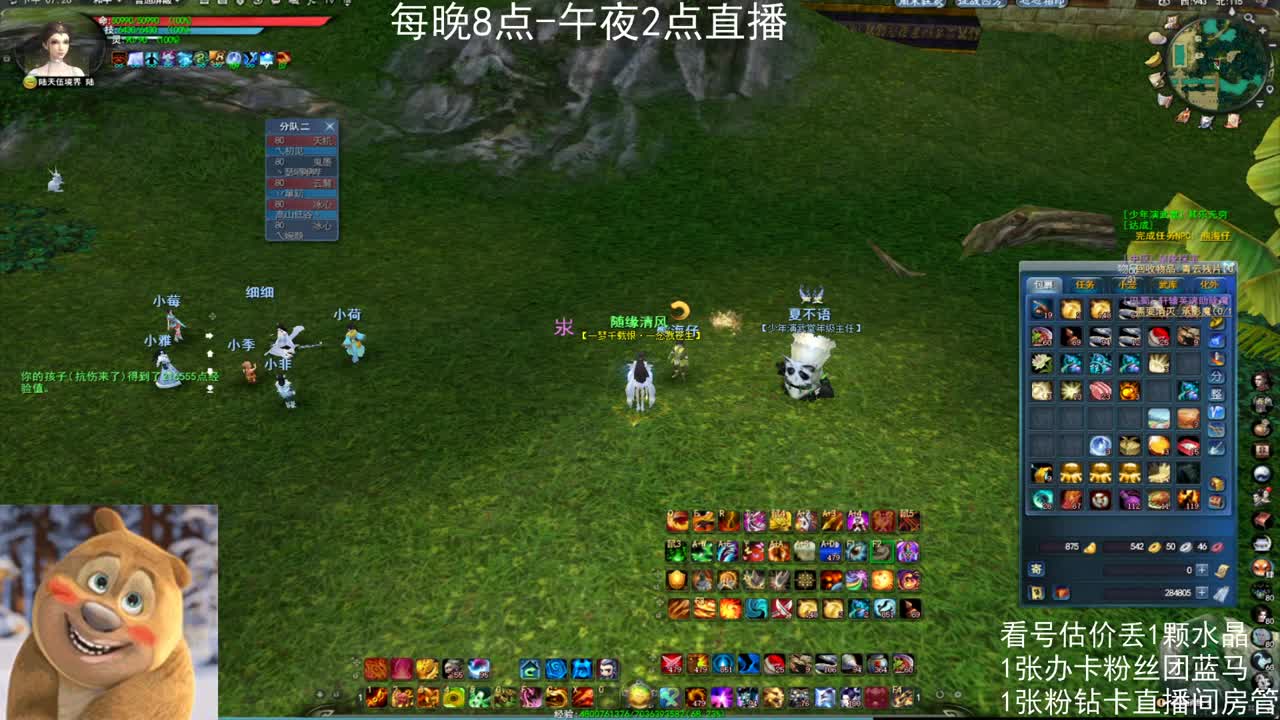
Task: Open the channel selector arrow in the top bar
Action: (x=118, y=4)
